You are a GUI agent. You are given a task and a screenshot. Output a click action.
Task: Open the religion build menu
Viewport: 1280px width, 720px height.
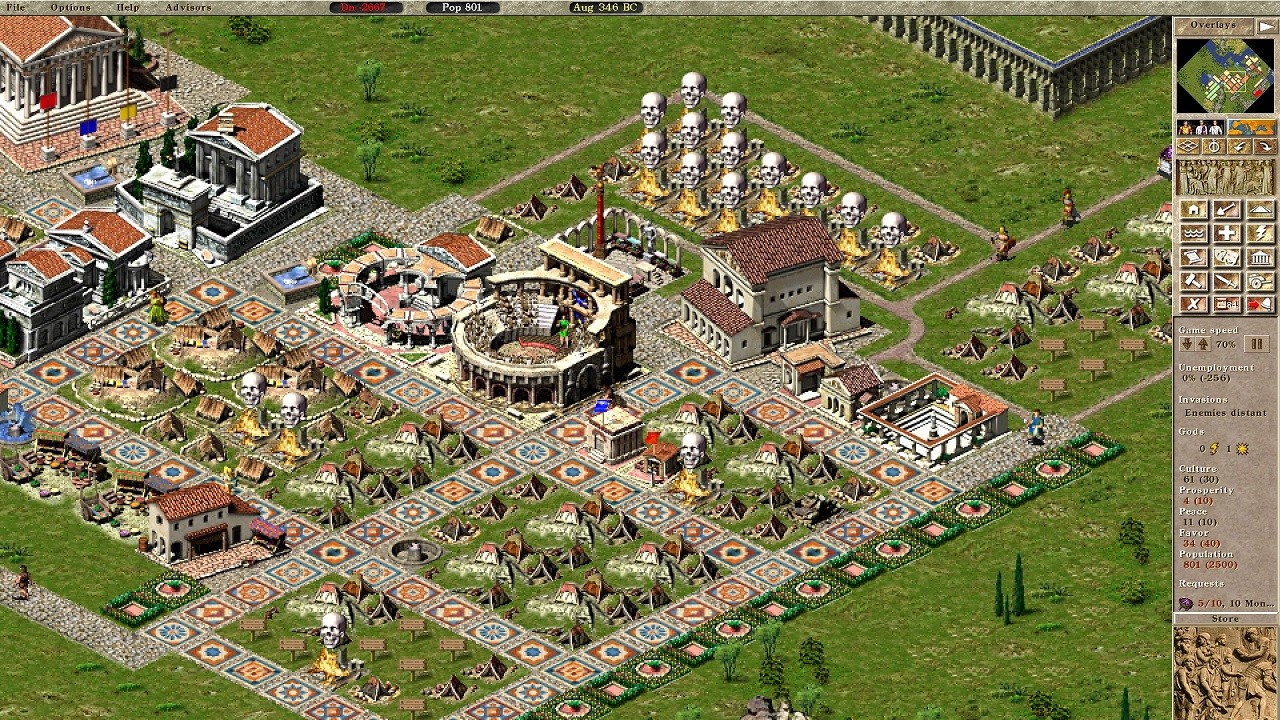coord(1260,232)
